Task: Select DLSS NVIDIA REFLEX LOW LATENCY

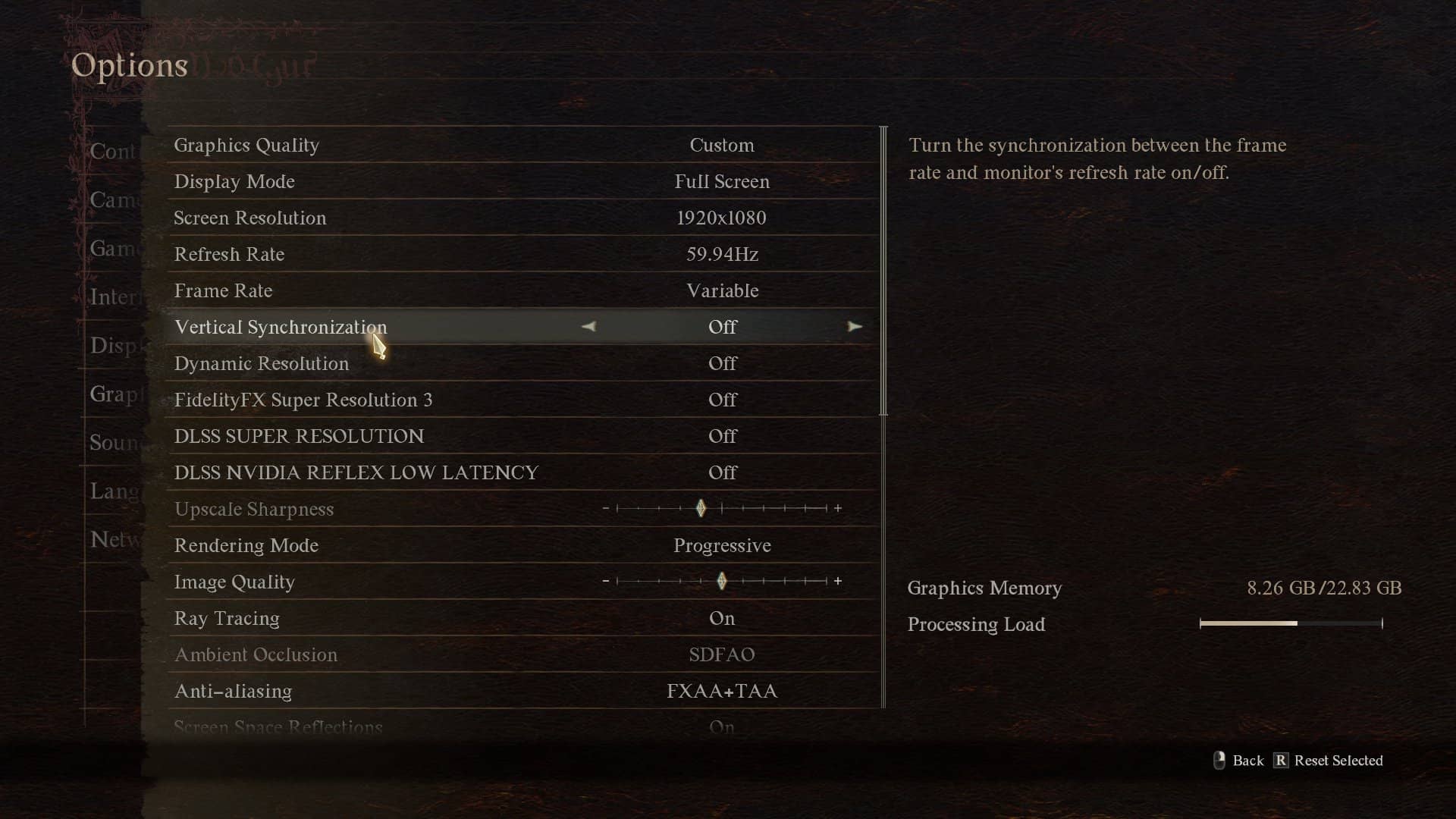Action: click(x=523, y=472)
